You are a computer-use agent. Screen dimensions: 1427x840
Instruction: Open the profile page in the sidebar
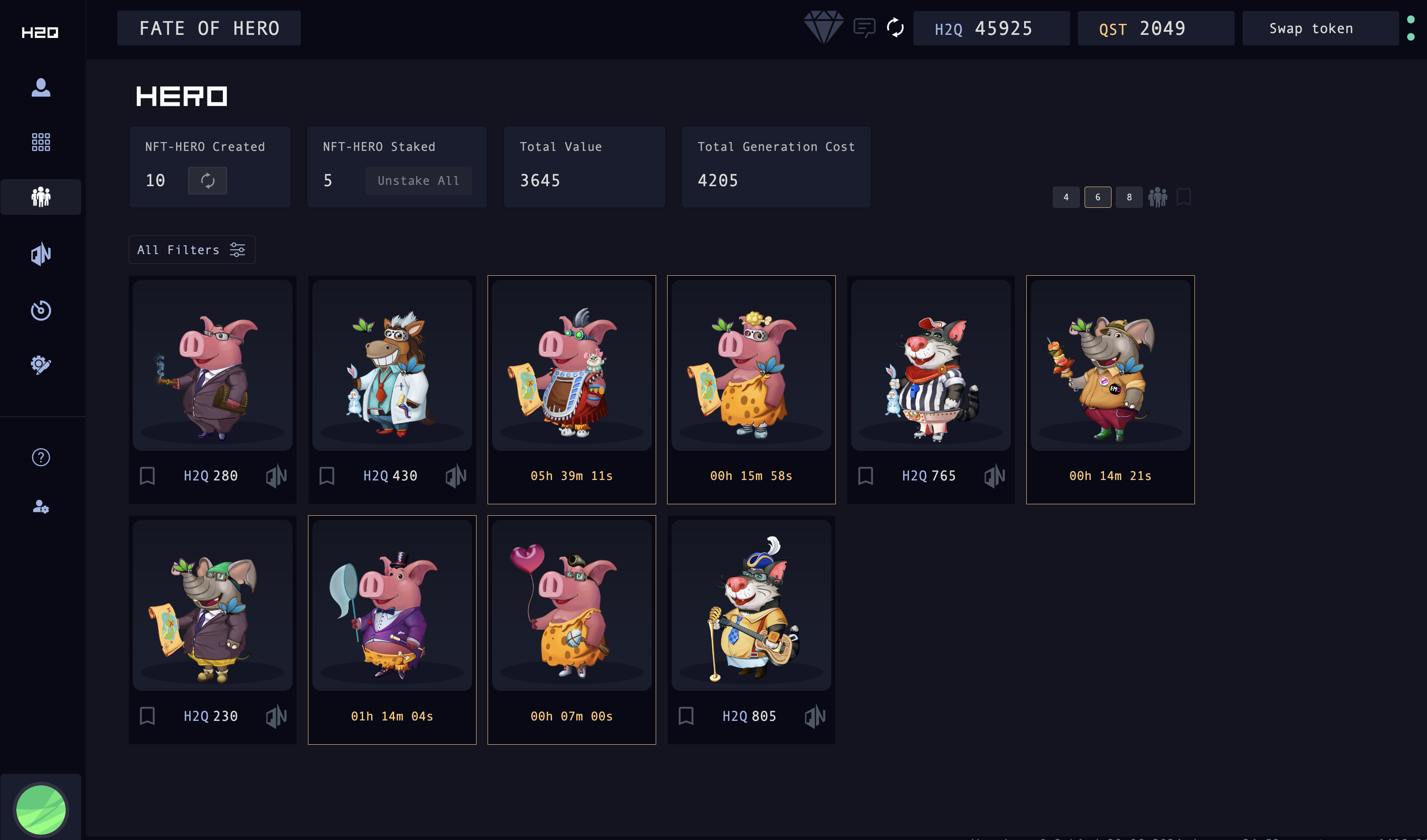41,88
